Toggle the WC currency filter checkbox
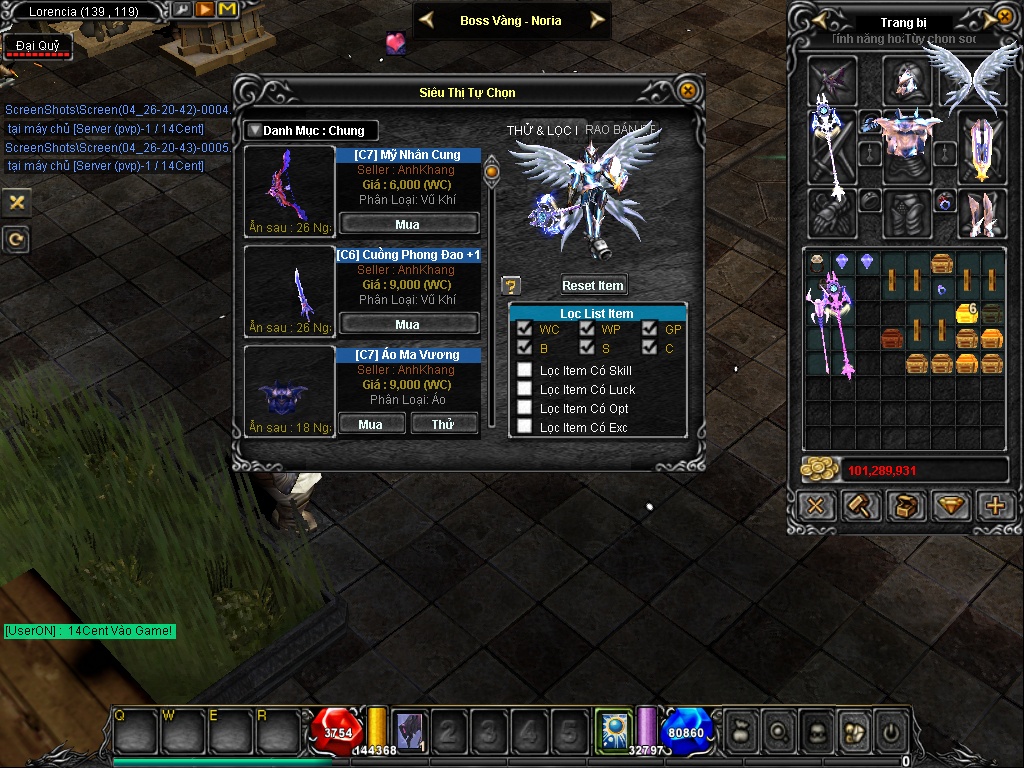Screen dimensions: 1024x768 (524, 328)
